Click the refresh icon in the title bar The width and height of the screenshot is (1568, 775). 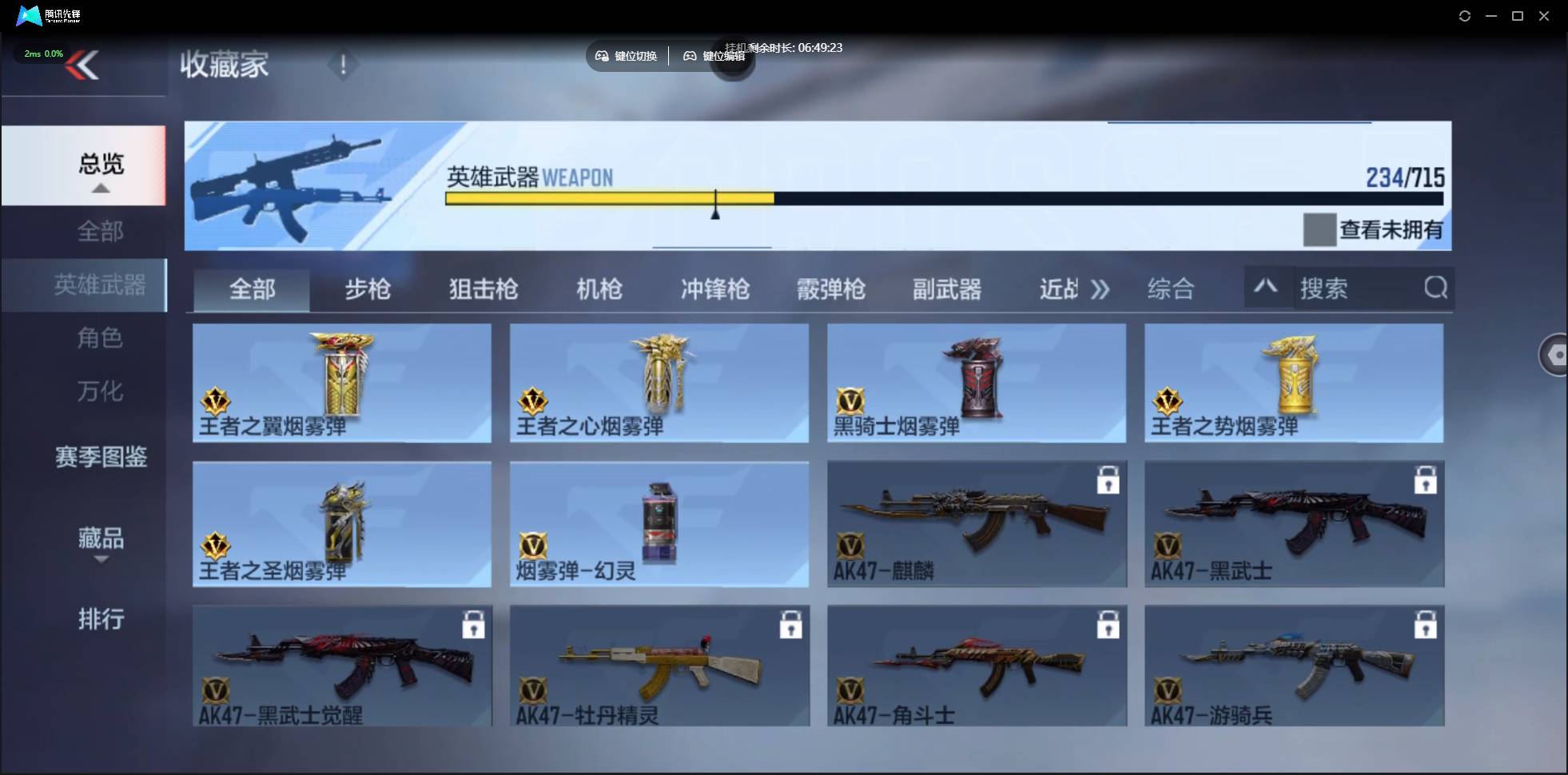click(1465, 15)
